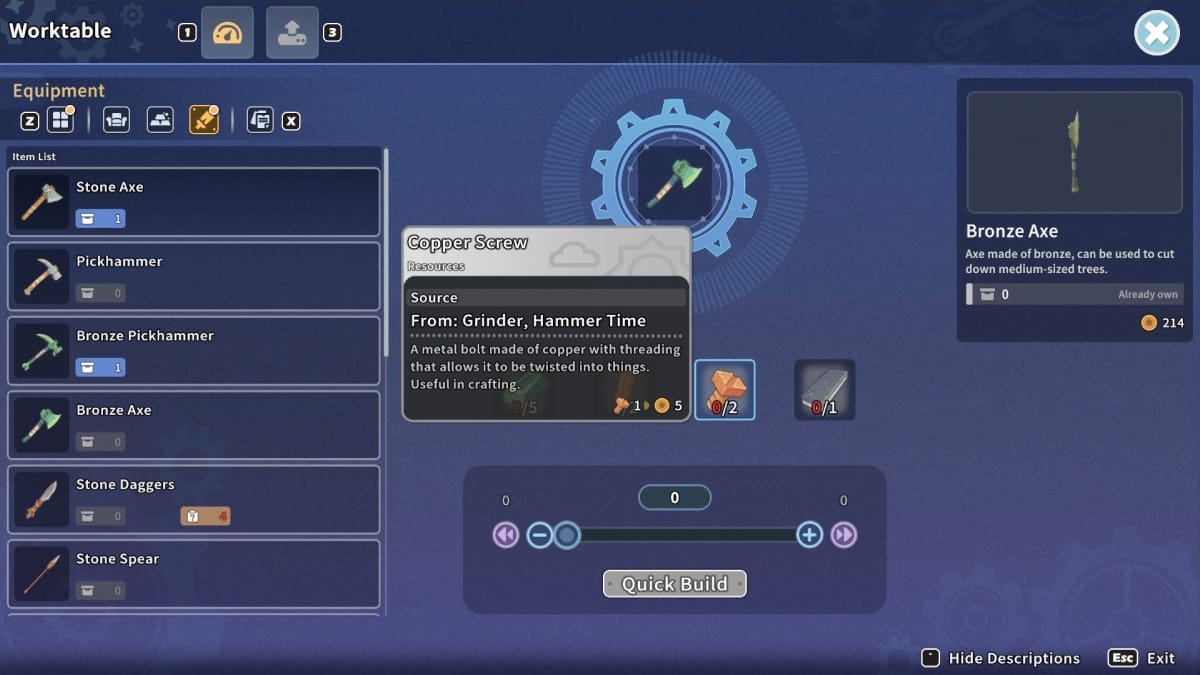Select the equipment sword category
The width and height of the screenshot is (1200, 675).
coord(203,121)
